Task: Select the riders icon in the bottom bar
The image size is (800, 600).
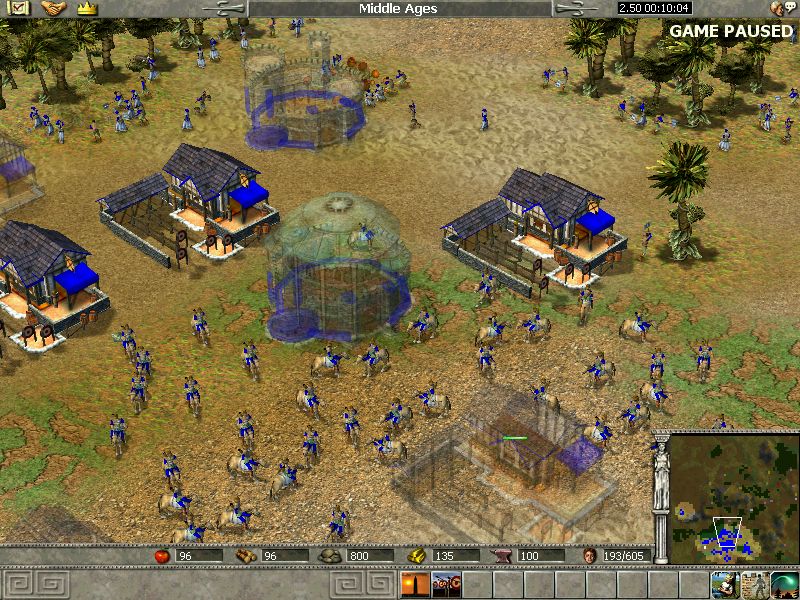Action: (445, 584)
